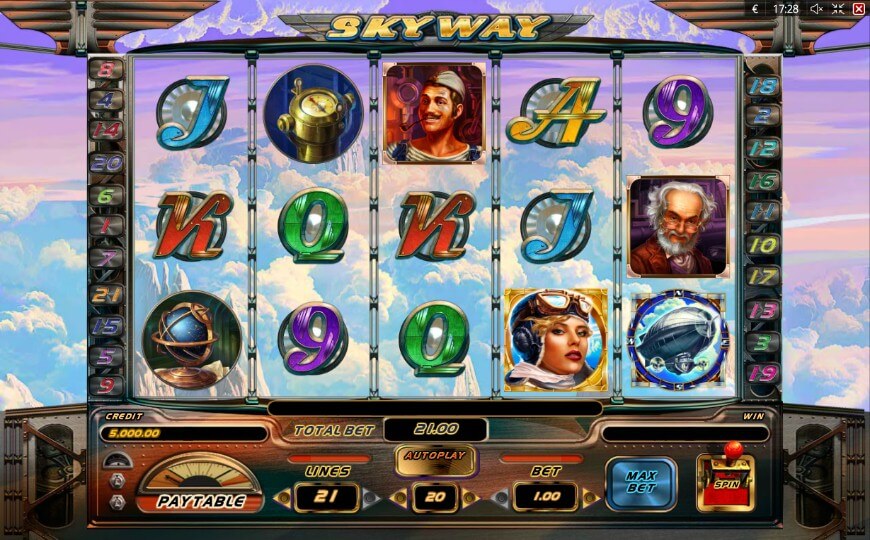Select payline number 18 marker
The width and height of the screenshot is (870, 540).
click(x=762, y=86)
